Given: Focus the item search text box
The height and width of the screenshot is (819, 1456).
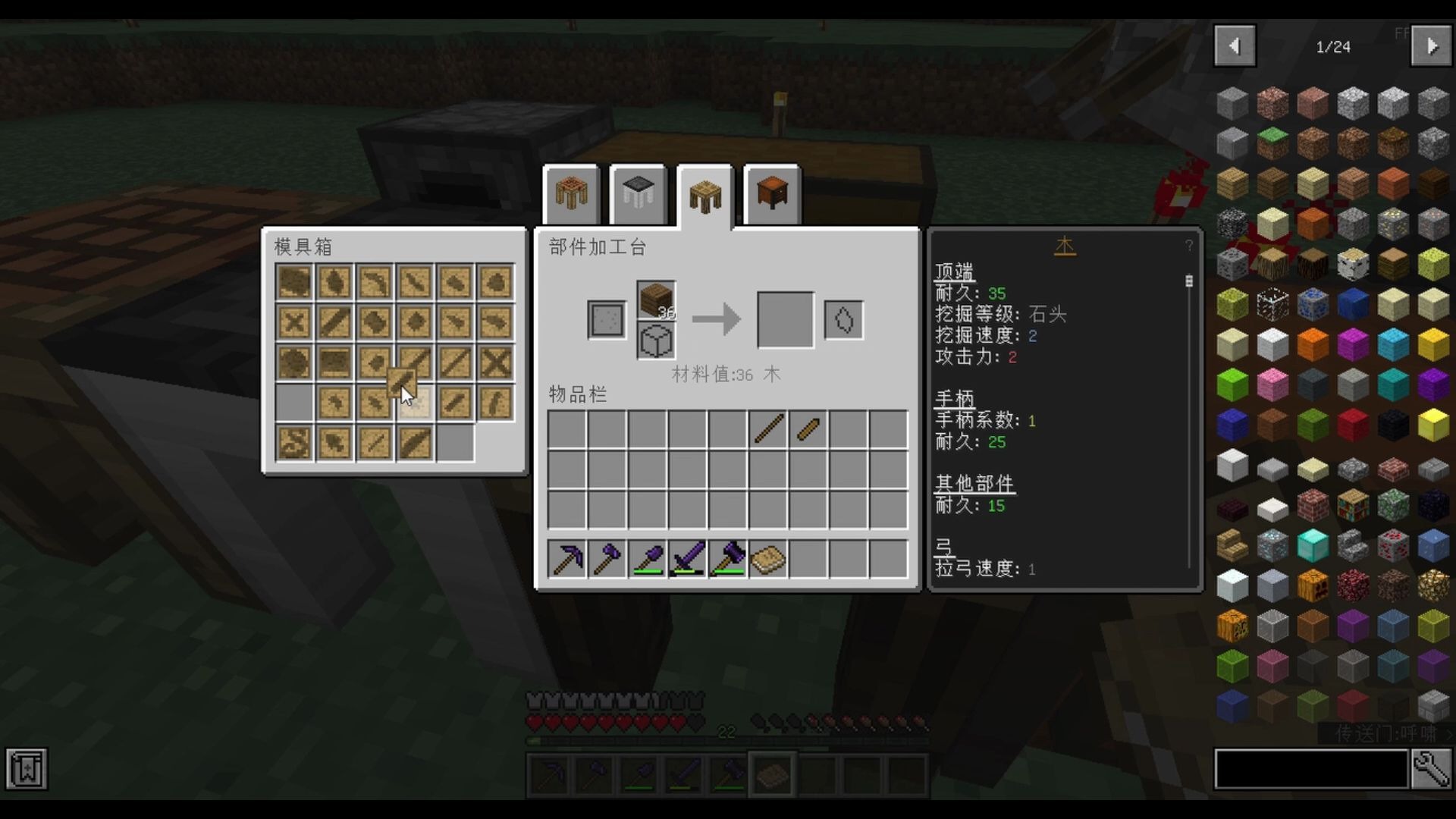Looking at the screenshot, I should tap(1310, 770).
